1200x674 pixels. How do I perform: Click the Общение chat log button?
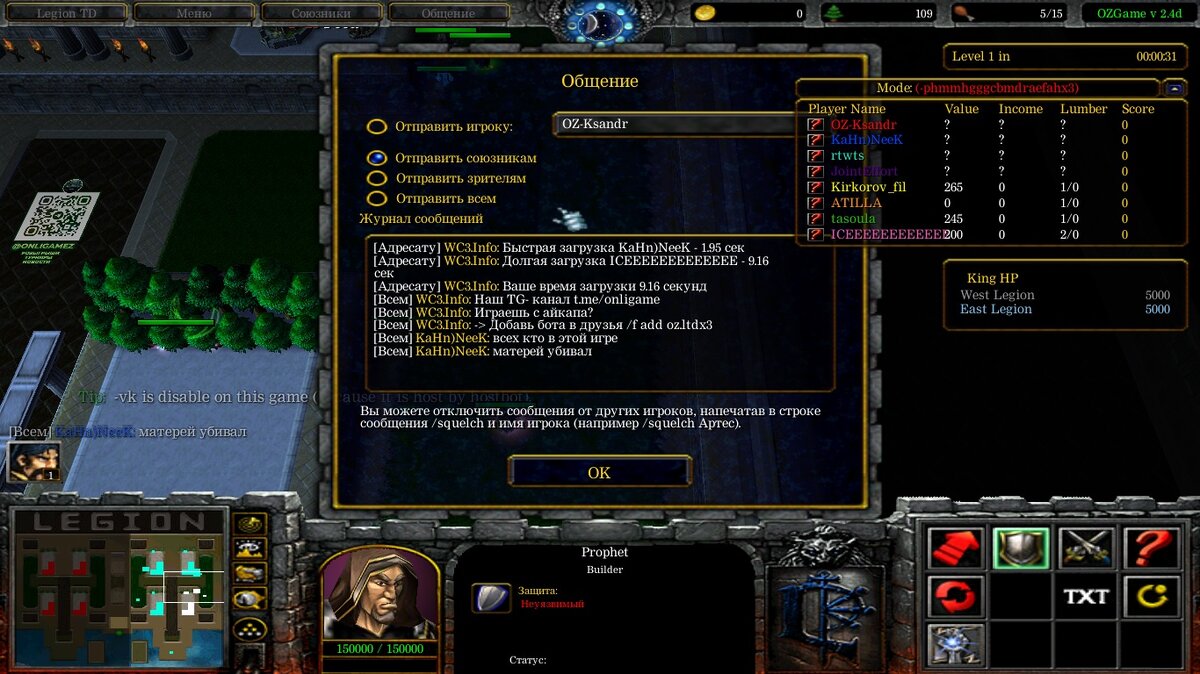coord(447,13)
